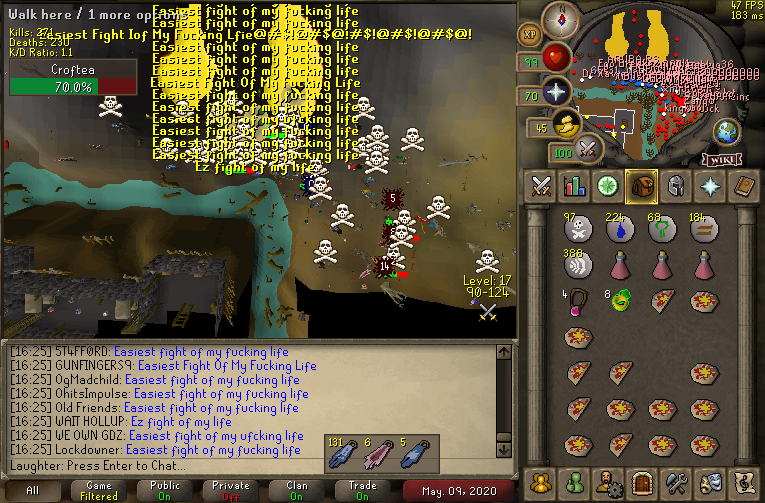The height and width of the screenshot is (503, 765).
Task: Open the Combat Options tab
Action: click(542, 186)
